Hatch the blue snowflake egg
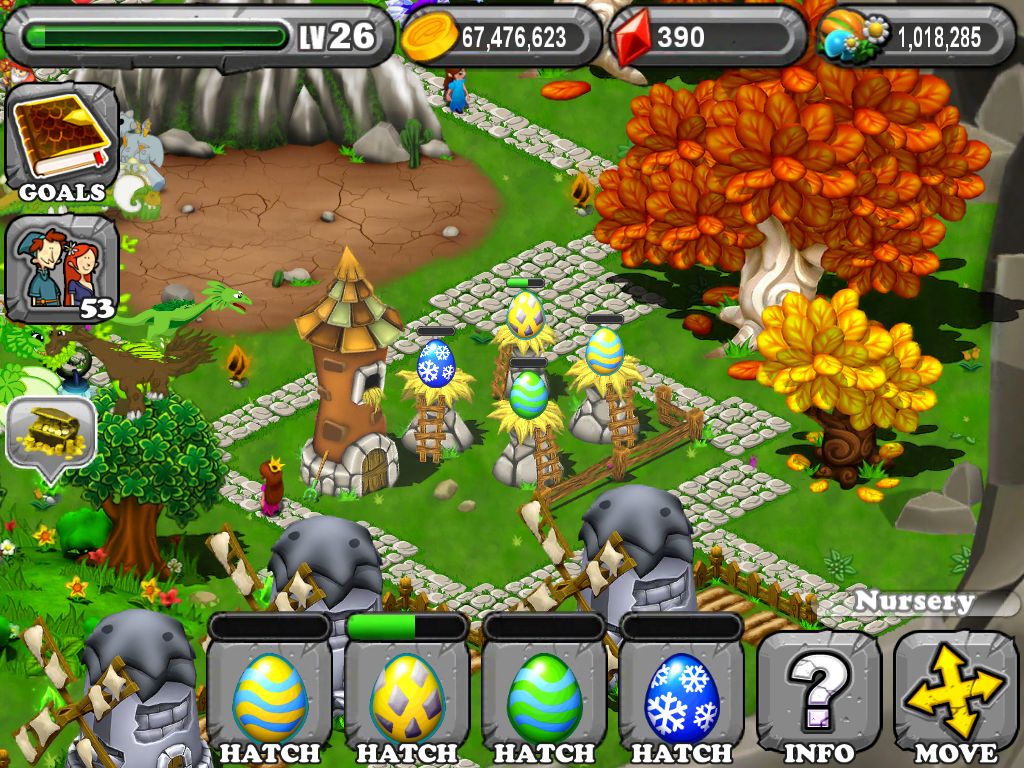Screen dimensions: 1024x768 pos(681,700)
